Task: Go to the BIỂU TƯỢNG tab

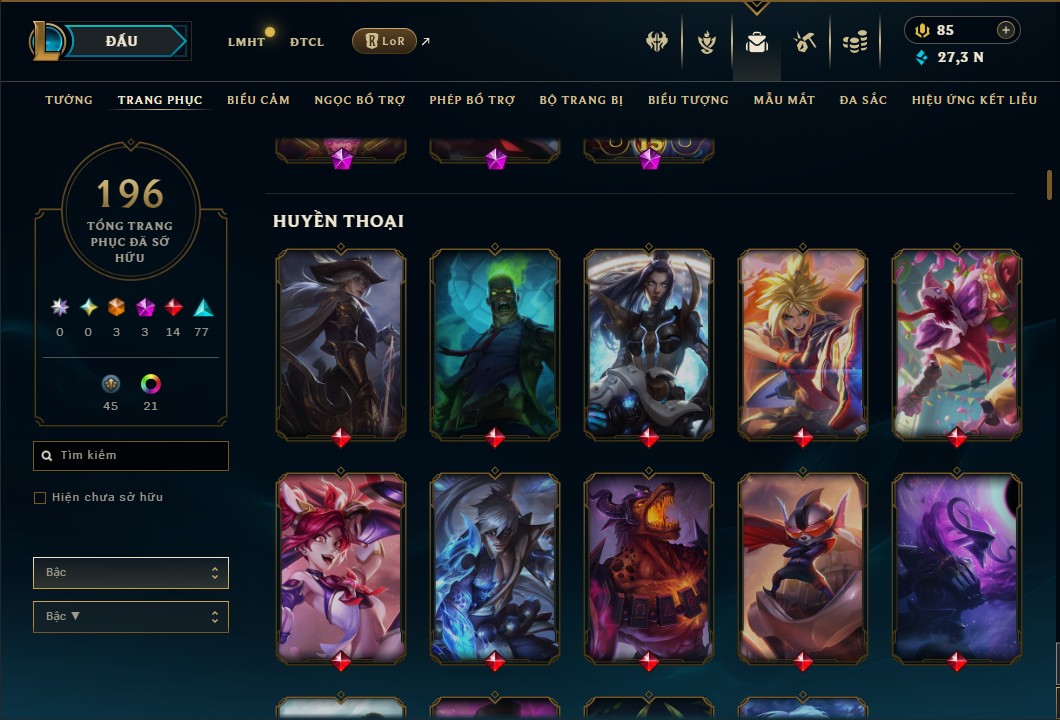Action: pyautogui.click(x=688, y=100)
